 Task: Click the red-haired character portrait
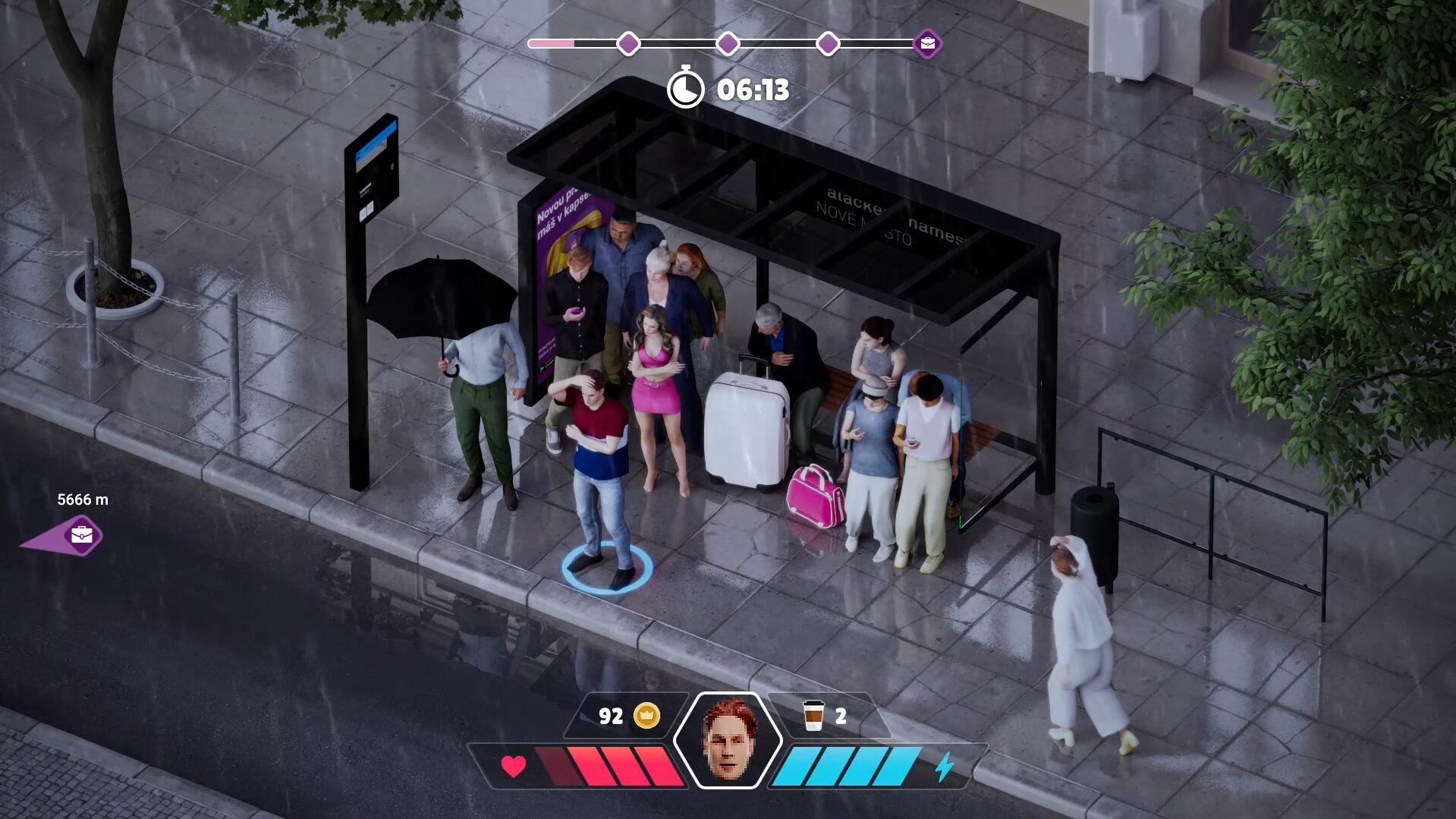click(728, 740)
